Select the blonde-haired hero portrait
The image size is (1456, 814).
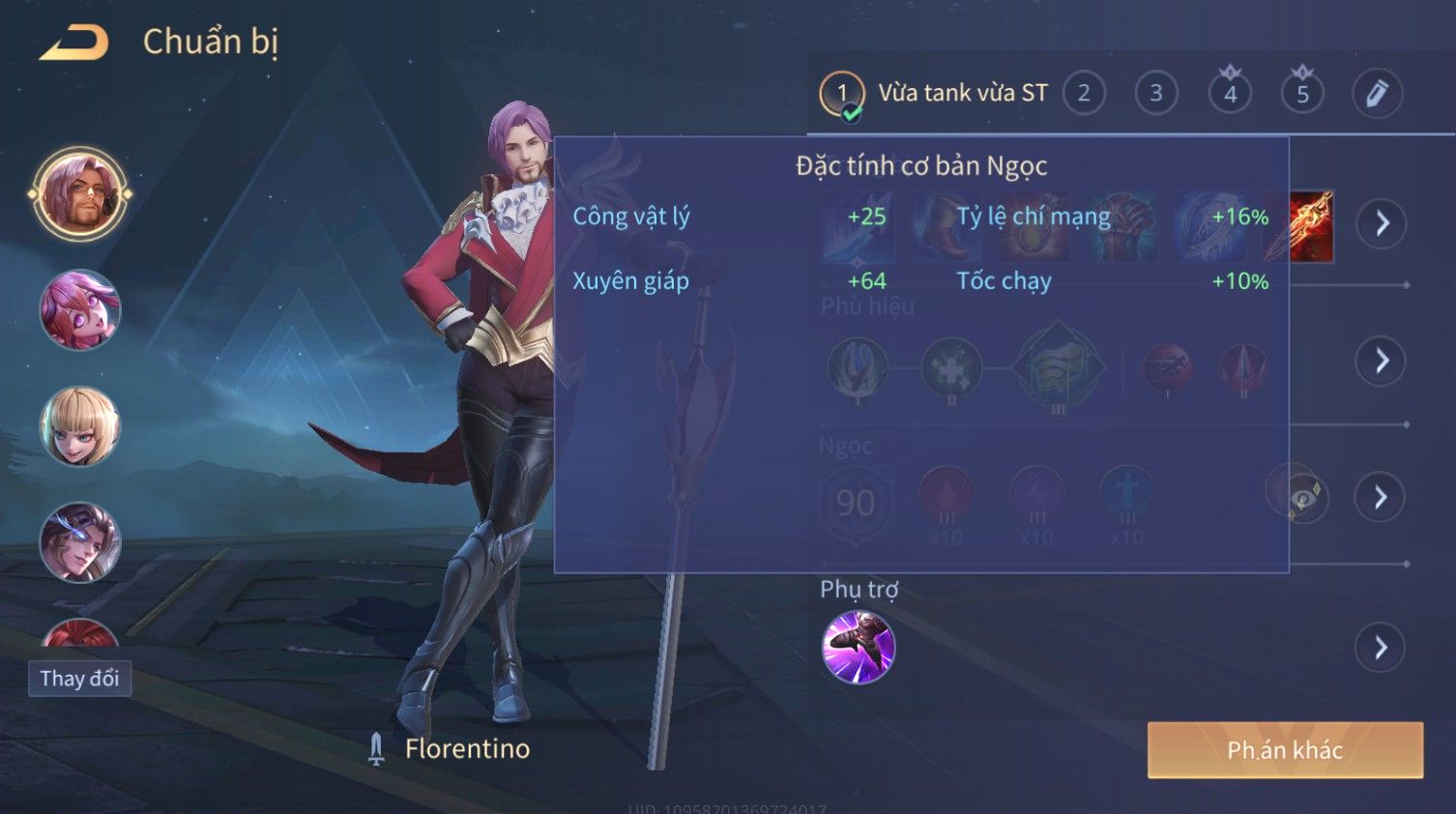point(80,426)
